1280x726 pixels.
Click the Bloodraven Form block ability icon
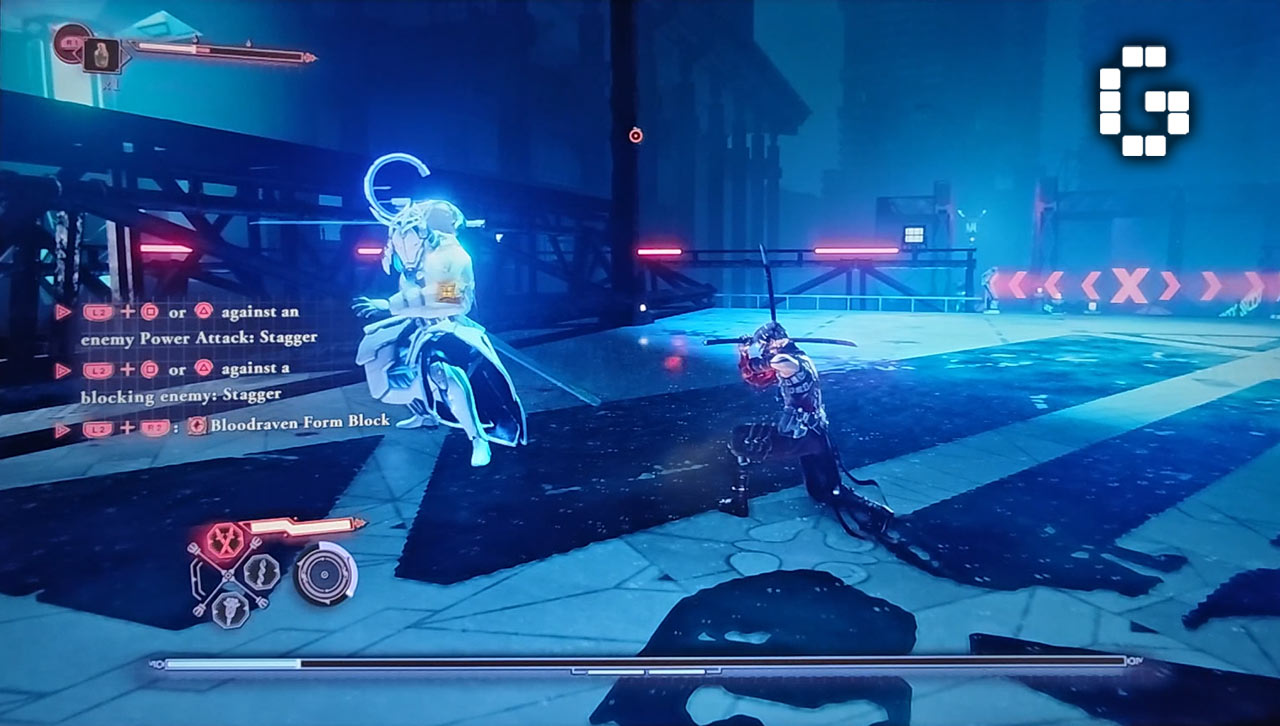tap(197, 426)
